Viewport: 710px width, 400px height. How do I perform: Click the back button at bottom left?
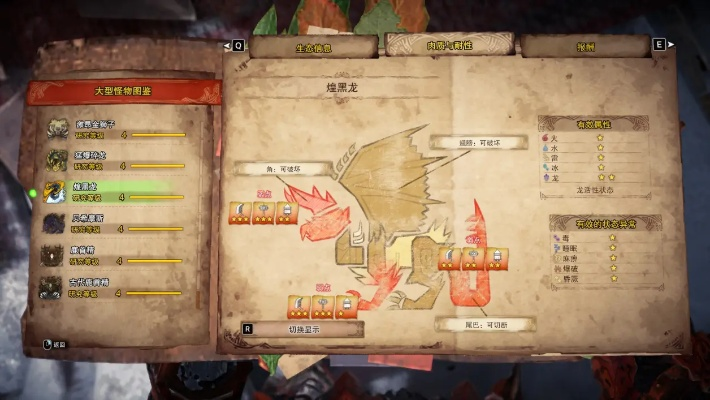click(55, 344)
